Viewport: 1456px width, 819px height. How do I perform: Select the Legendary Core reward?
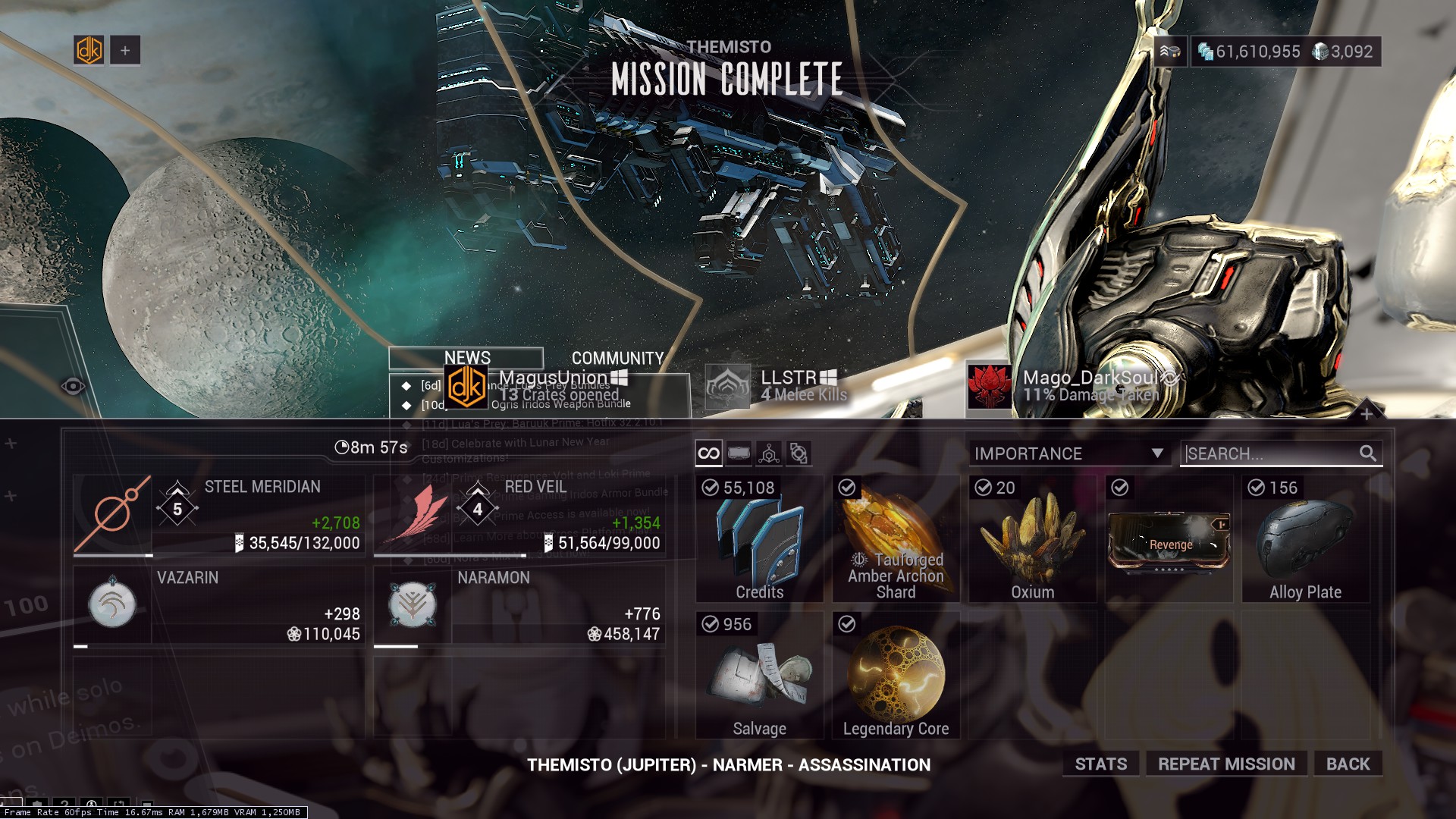pos(896,676)
